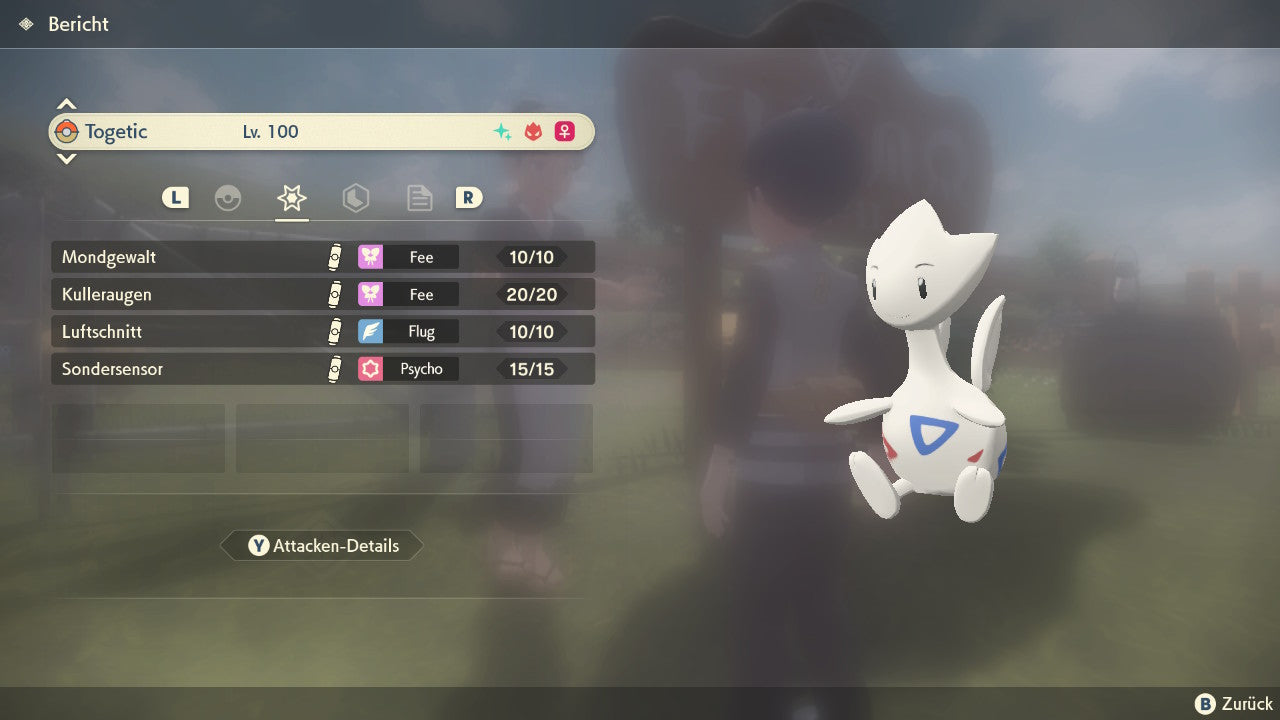The image size is (1280, 720).
Task: Select the Togetic name bar
Action: coord(322,131)
